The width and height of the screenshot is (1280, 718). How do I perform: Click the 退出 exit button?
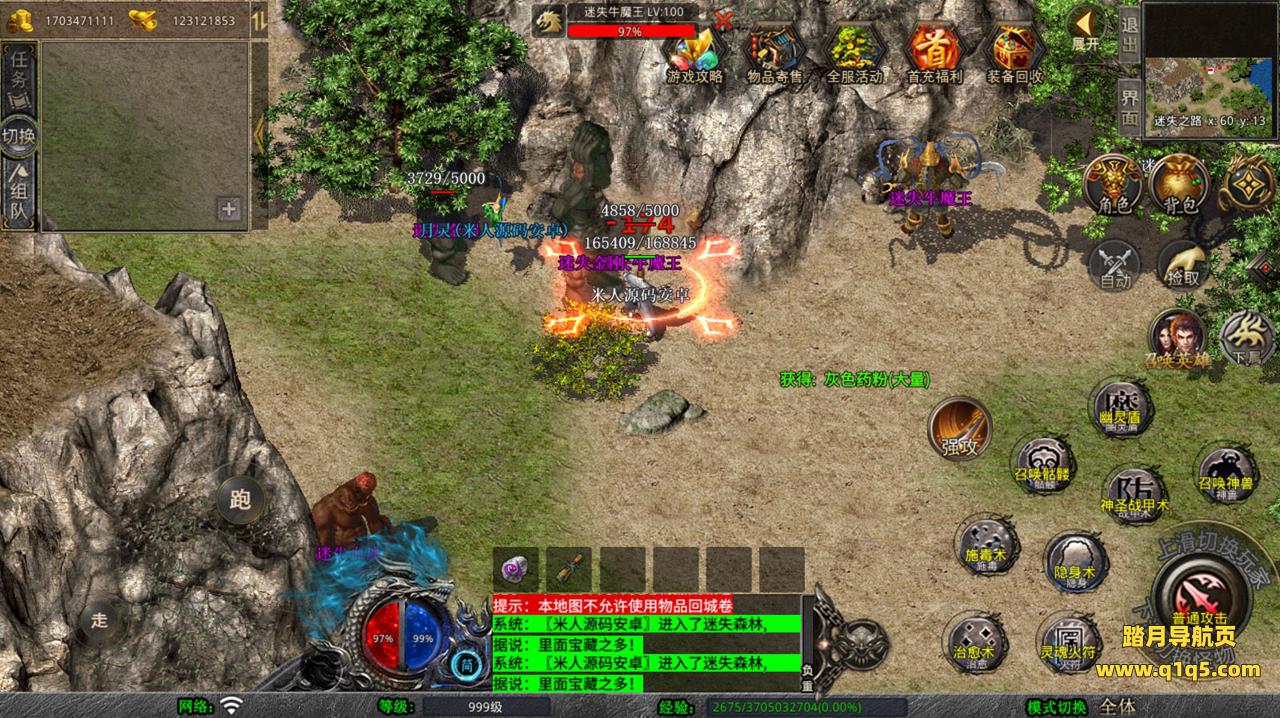[1129, 36]
